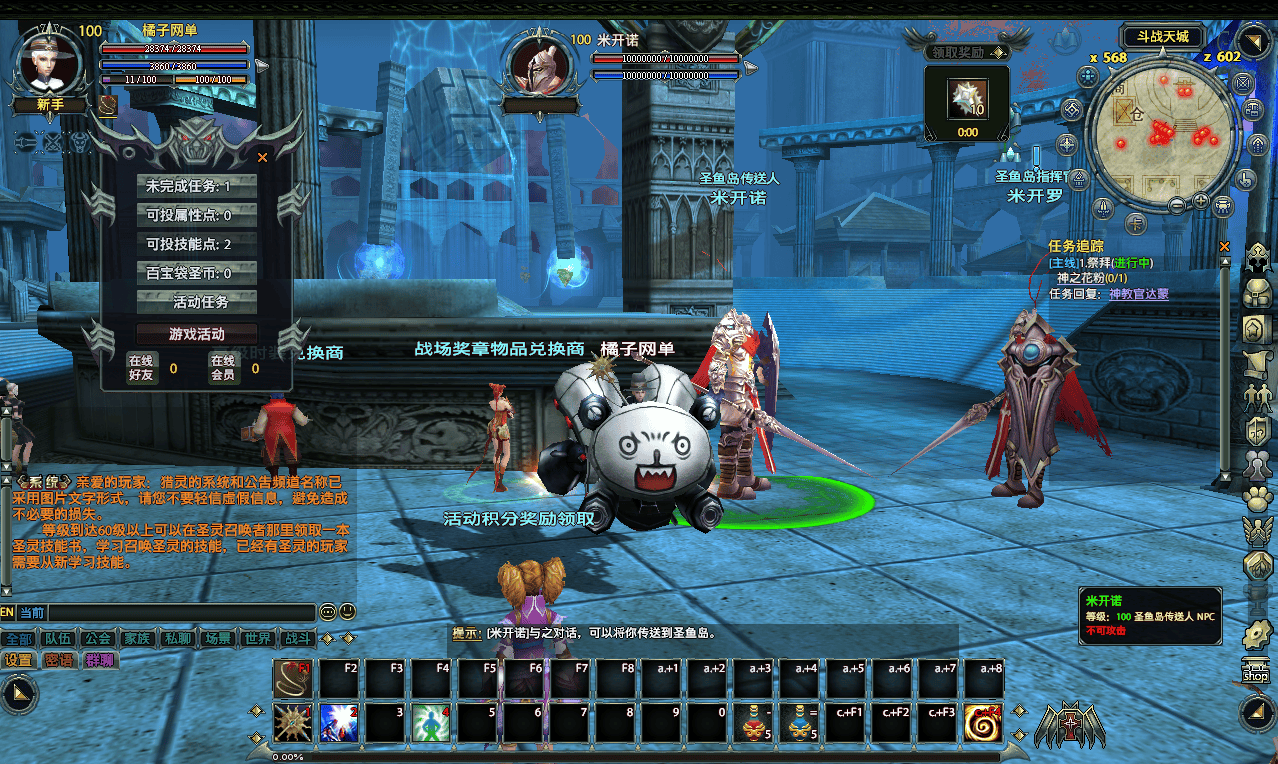
Task: Open the shop icon on the right sidebar
Action: pos(1255,671)
